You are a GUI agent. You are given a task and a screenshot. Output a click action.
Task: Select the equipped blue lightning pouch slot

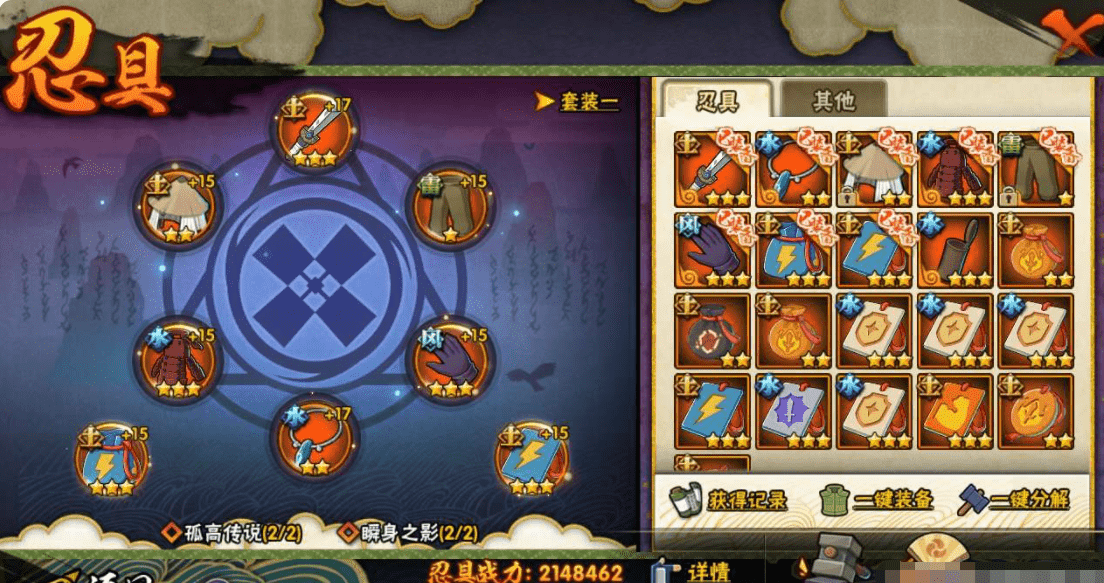click(111, 463)
